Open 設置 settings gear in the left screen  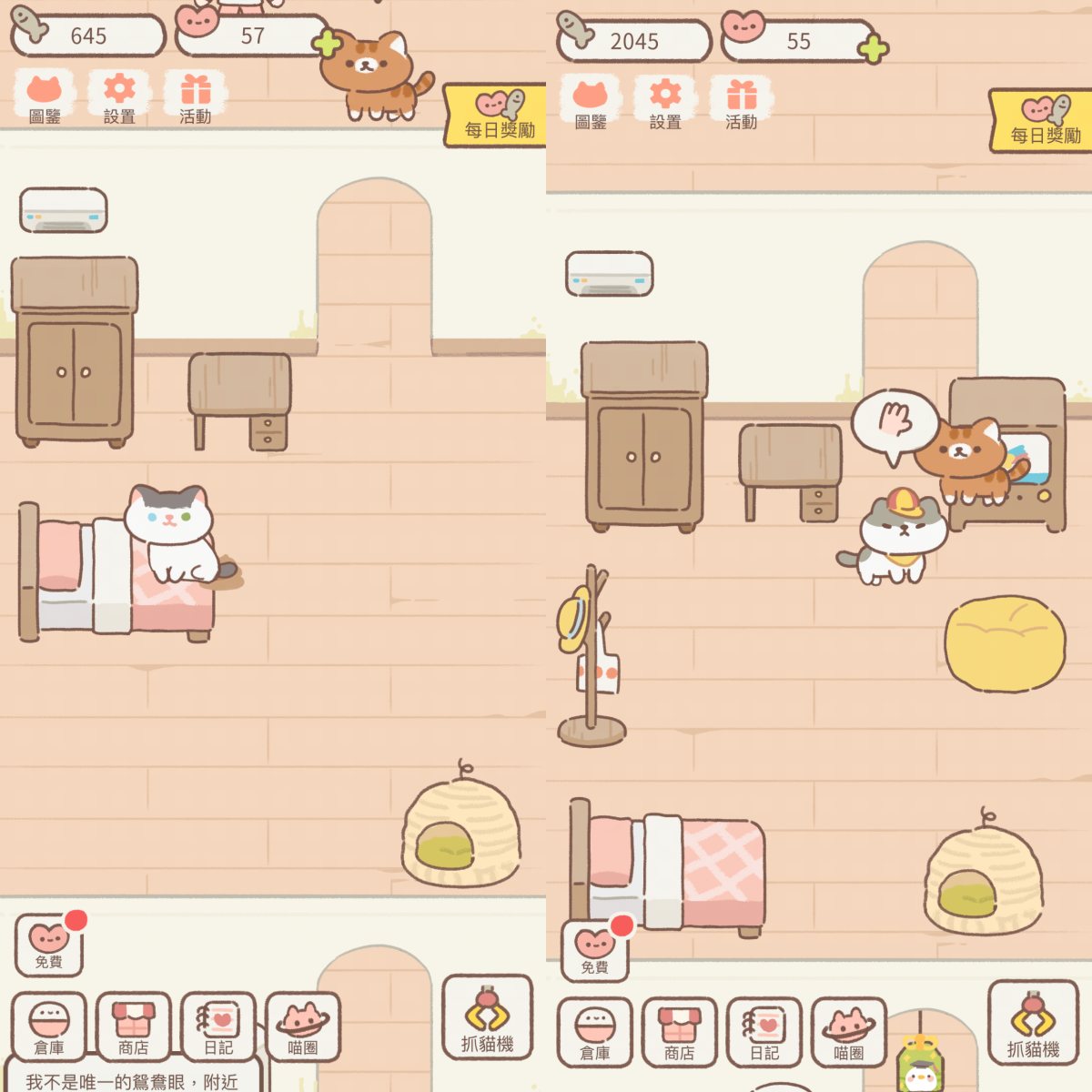click(119, 98)
